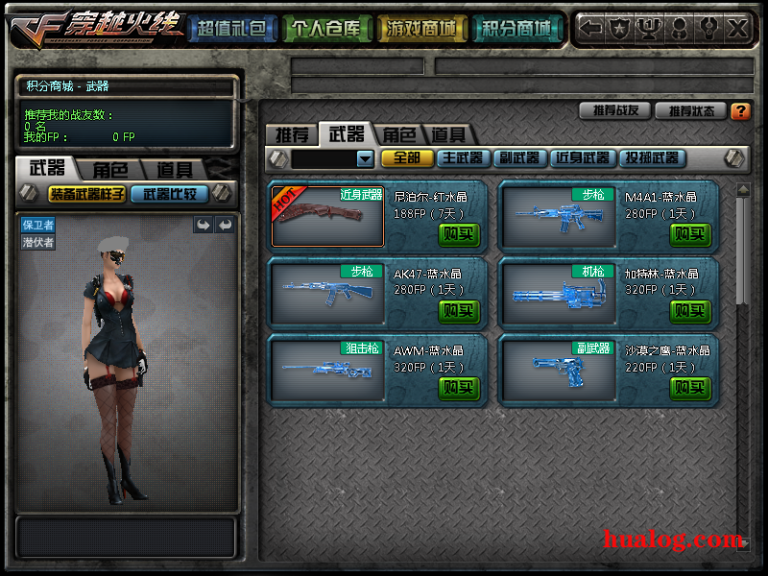
Task: Filter by 近身武器 melee weapons
Action: pos(583,158)
